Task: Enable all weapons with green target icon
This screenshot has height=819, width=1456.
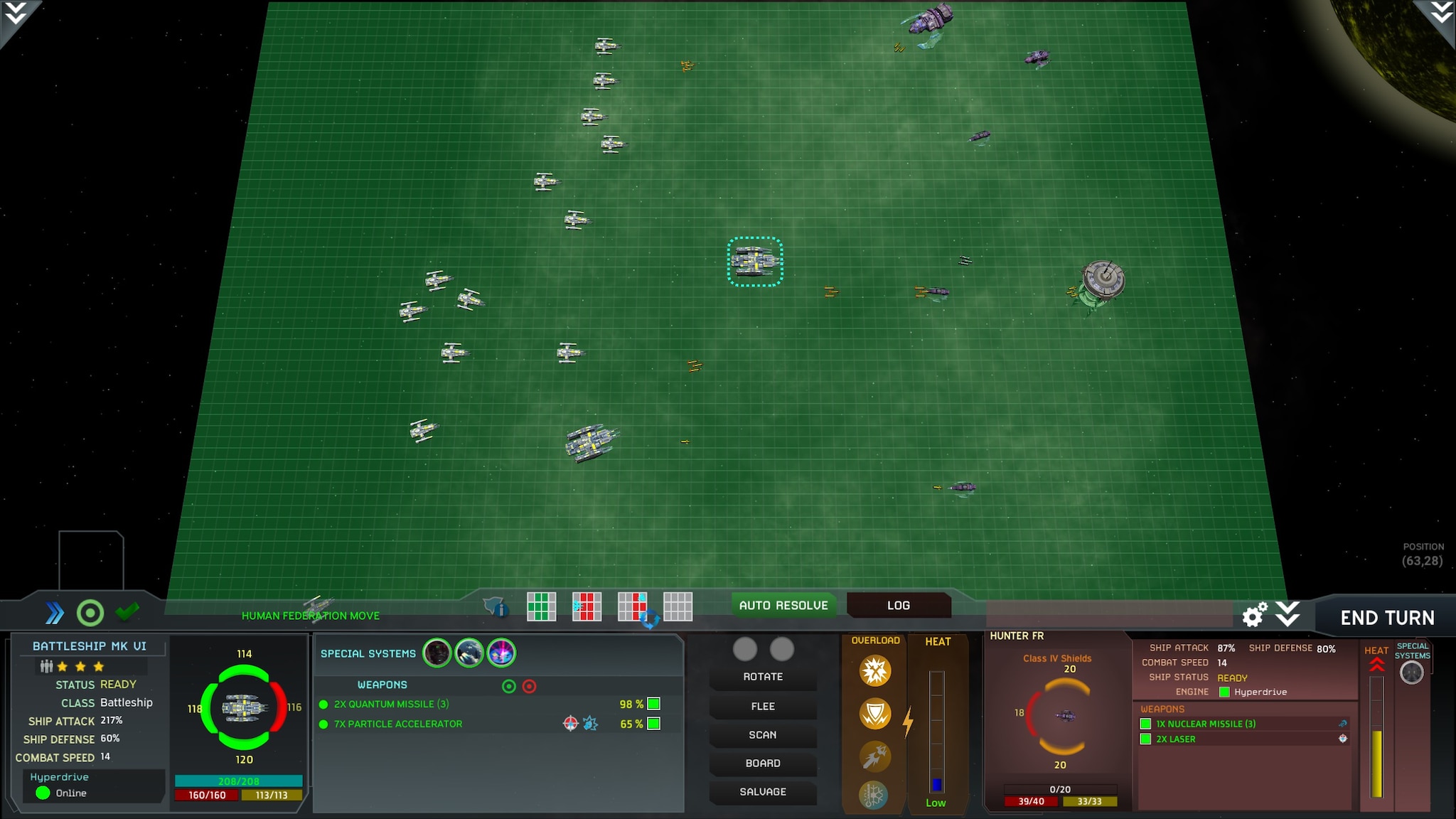Action: click(x=509, y=686)
